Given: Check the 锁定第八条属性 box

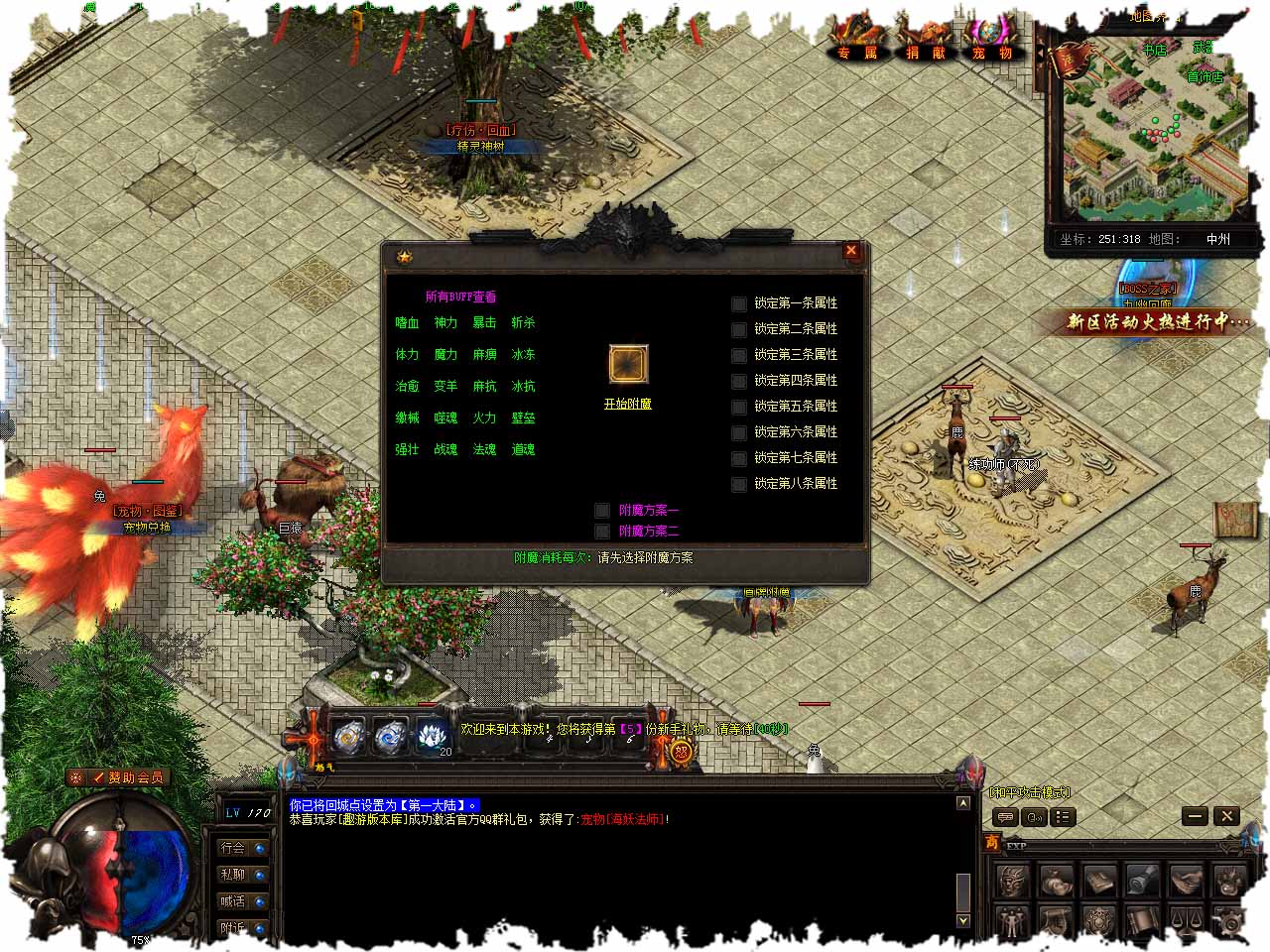Looking at the screenshot, I should point(739,485).
